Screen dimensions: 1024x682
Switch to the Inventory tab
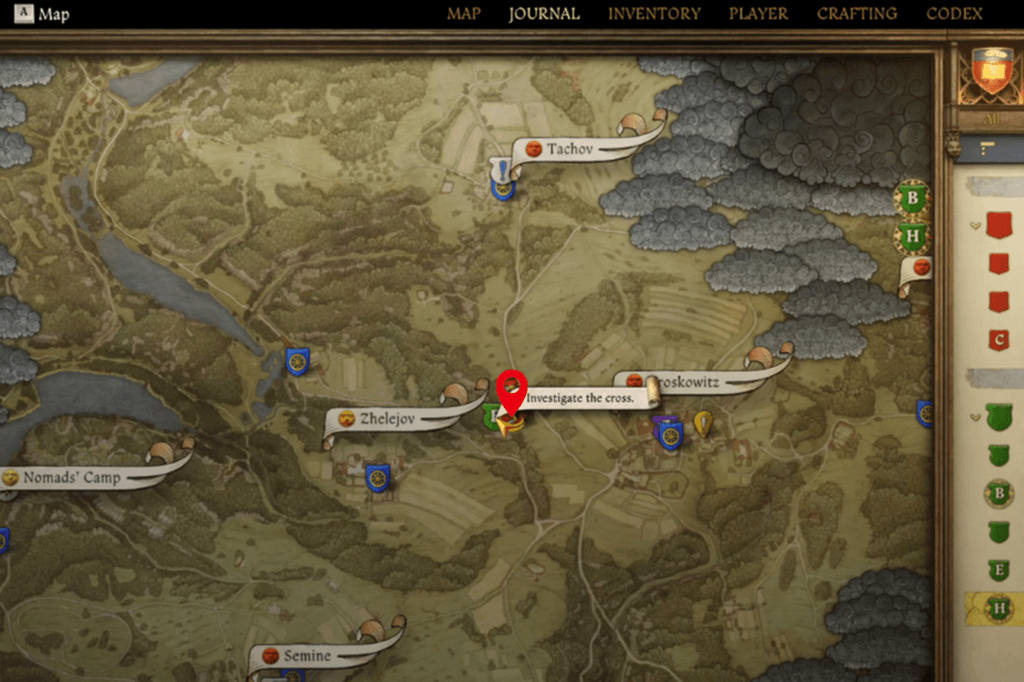[654, 14]
